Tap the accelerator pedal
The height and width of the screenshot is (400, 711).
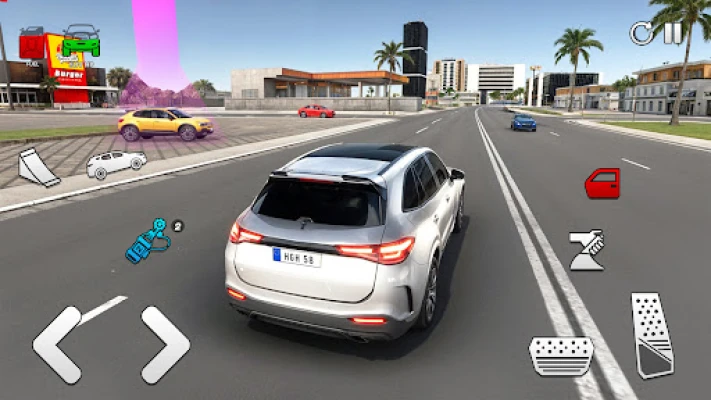pos(652,334)
